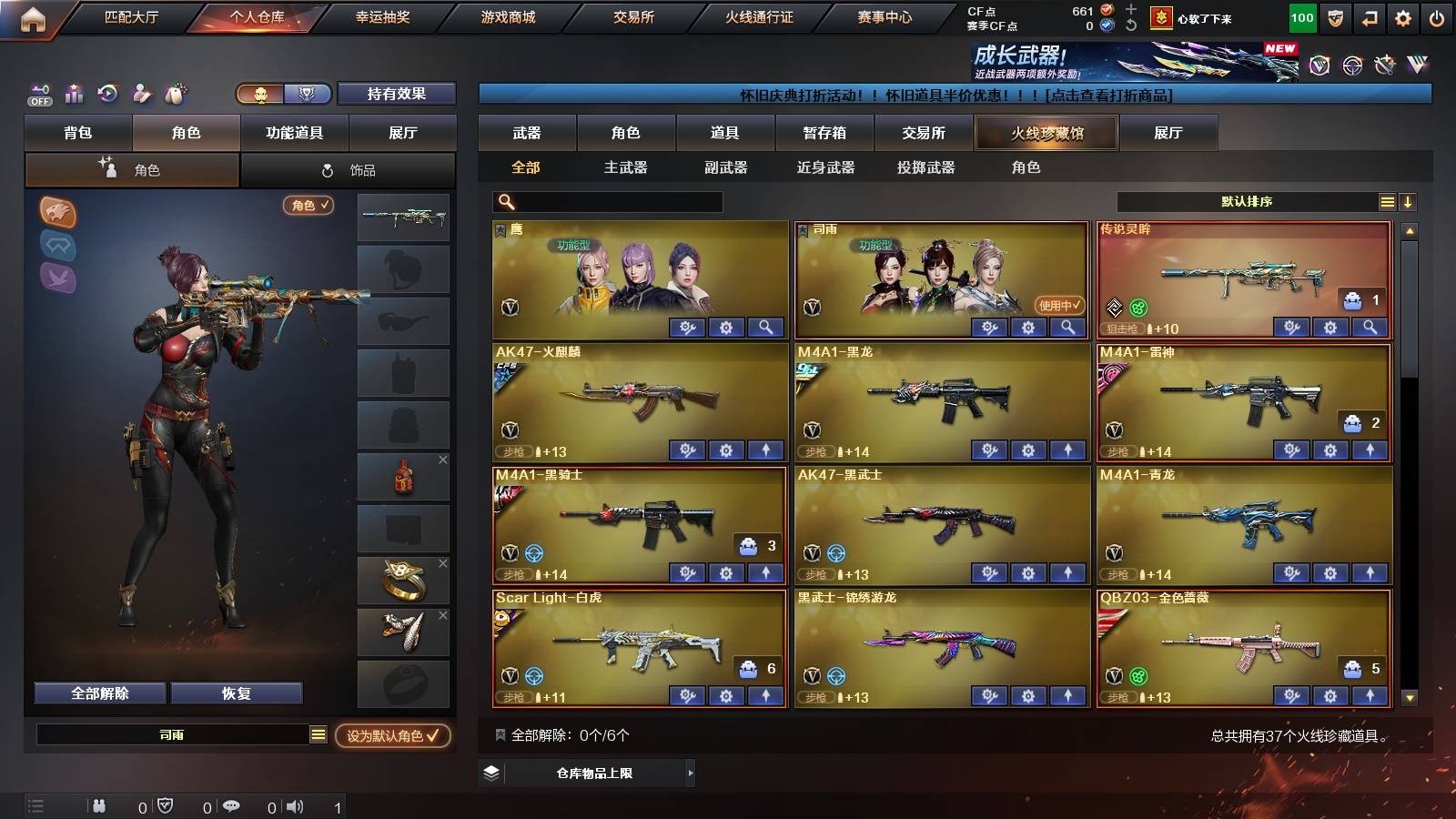Screen dimensions: 1456x819
Task: Click the 全部解除 button
Action: pos(98,693)
